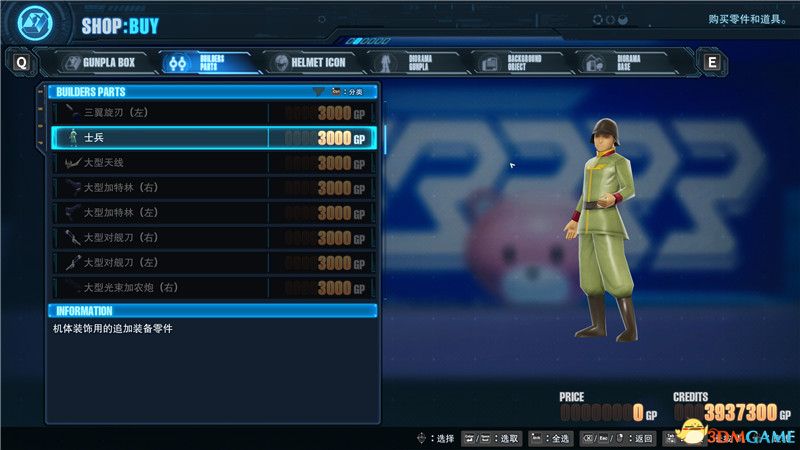Choose the 大型天线 part row
Screen dimensions: 800x450
pyautogui.click(x=215, y=162)
